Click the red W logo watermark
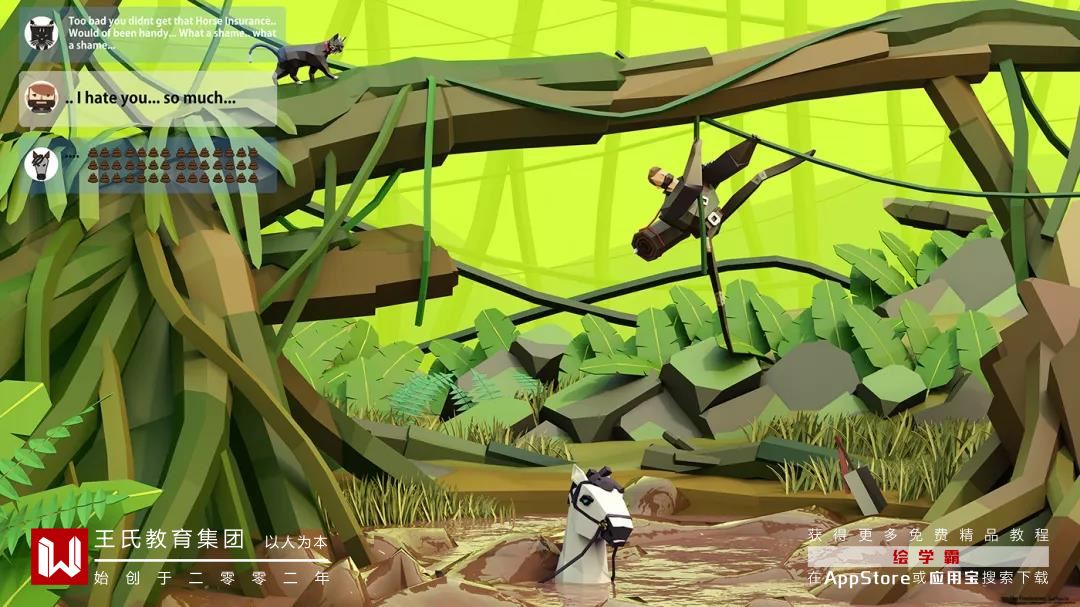The width and height of the screenshot is (1080, 607). 59,556
